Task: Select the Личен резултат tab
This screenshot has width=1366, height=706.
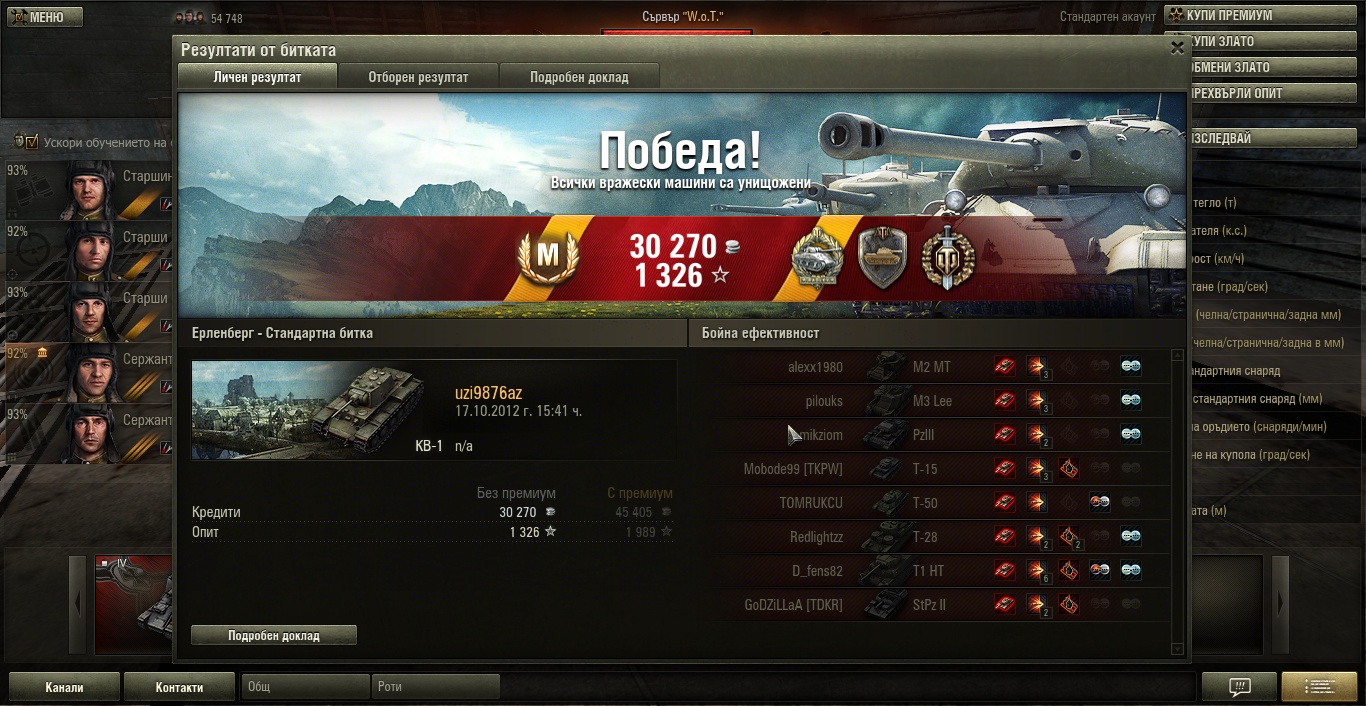Action: tap(257, 77)
